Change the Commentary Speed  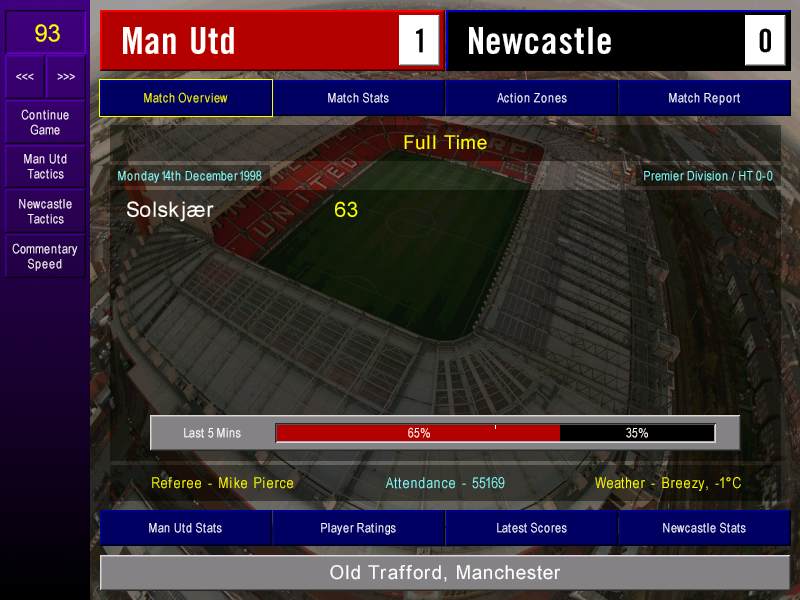[x=45, y=257]
